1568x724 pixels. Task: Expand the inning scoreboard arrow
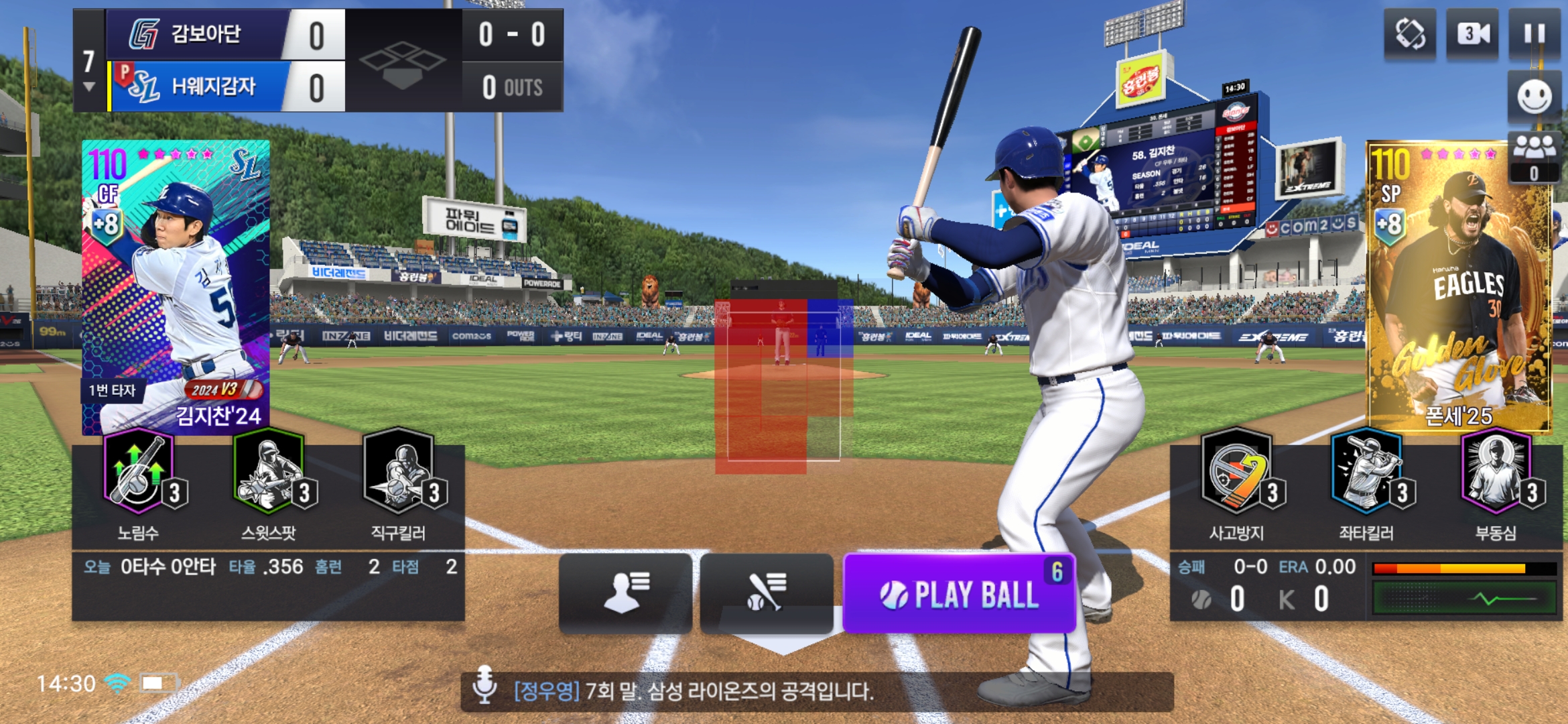point(88,87)
